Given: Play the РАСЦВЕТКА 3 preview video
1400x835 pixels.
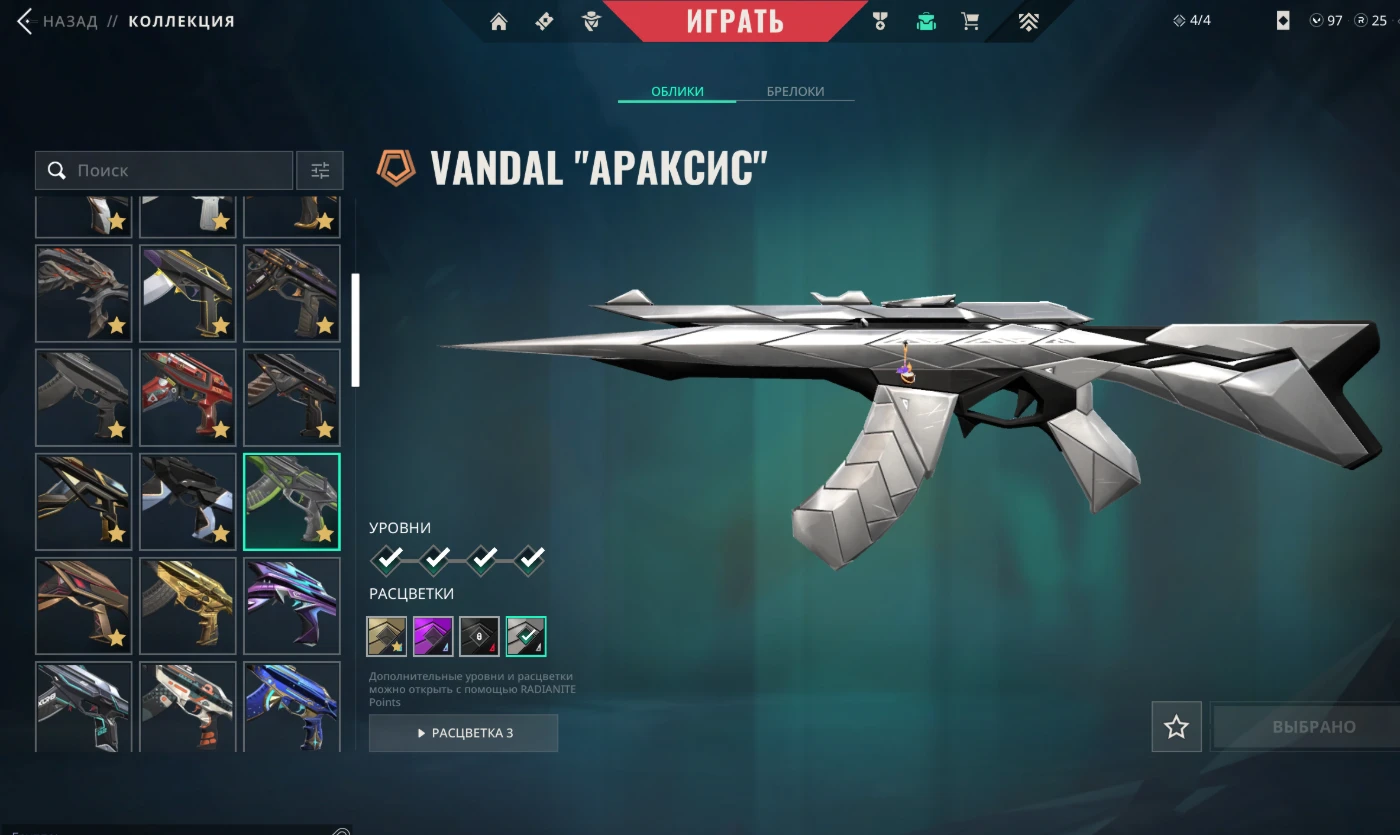Looking at the screenshot, I should pyautogui.click(x=463, y=733).
